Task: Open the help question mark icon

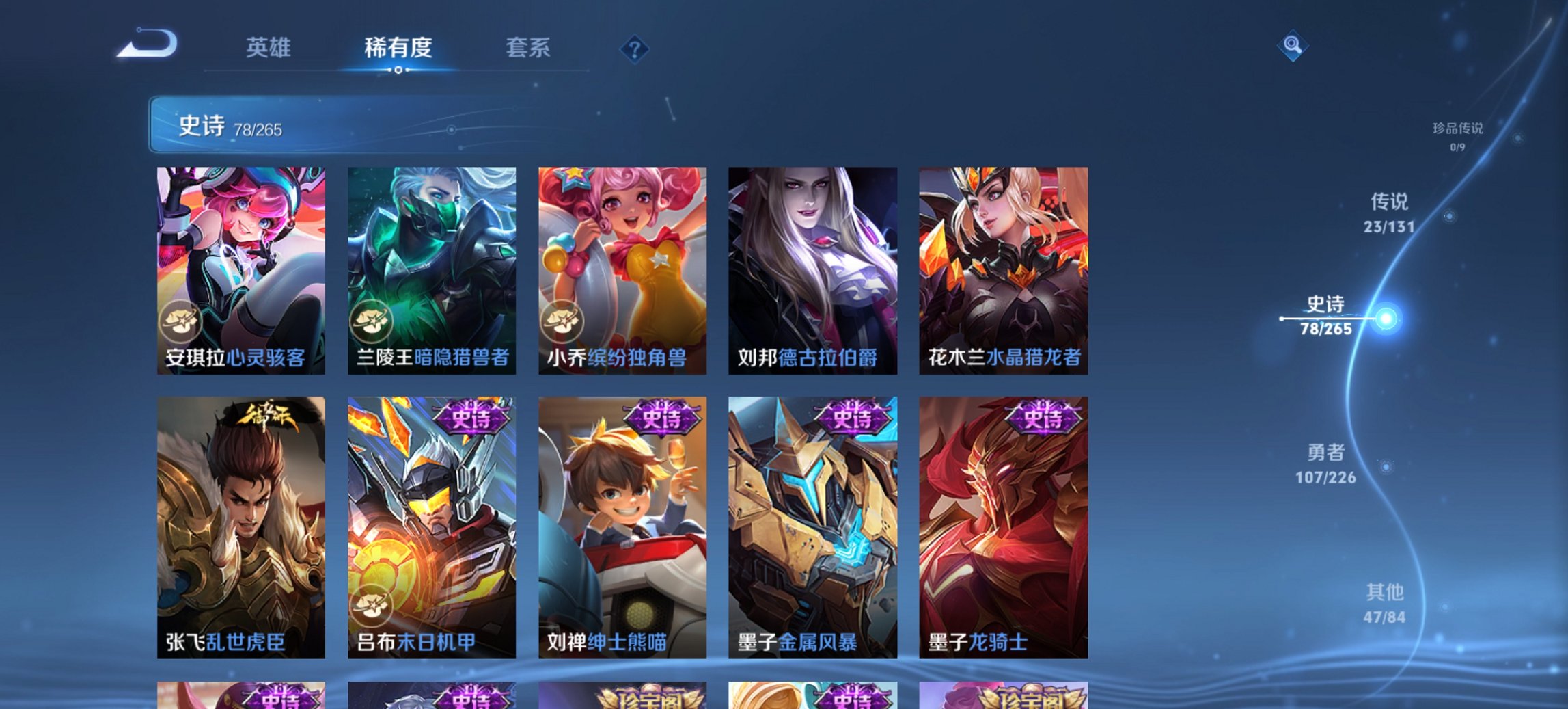Action: click(x=634, y=48)
